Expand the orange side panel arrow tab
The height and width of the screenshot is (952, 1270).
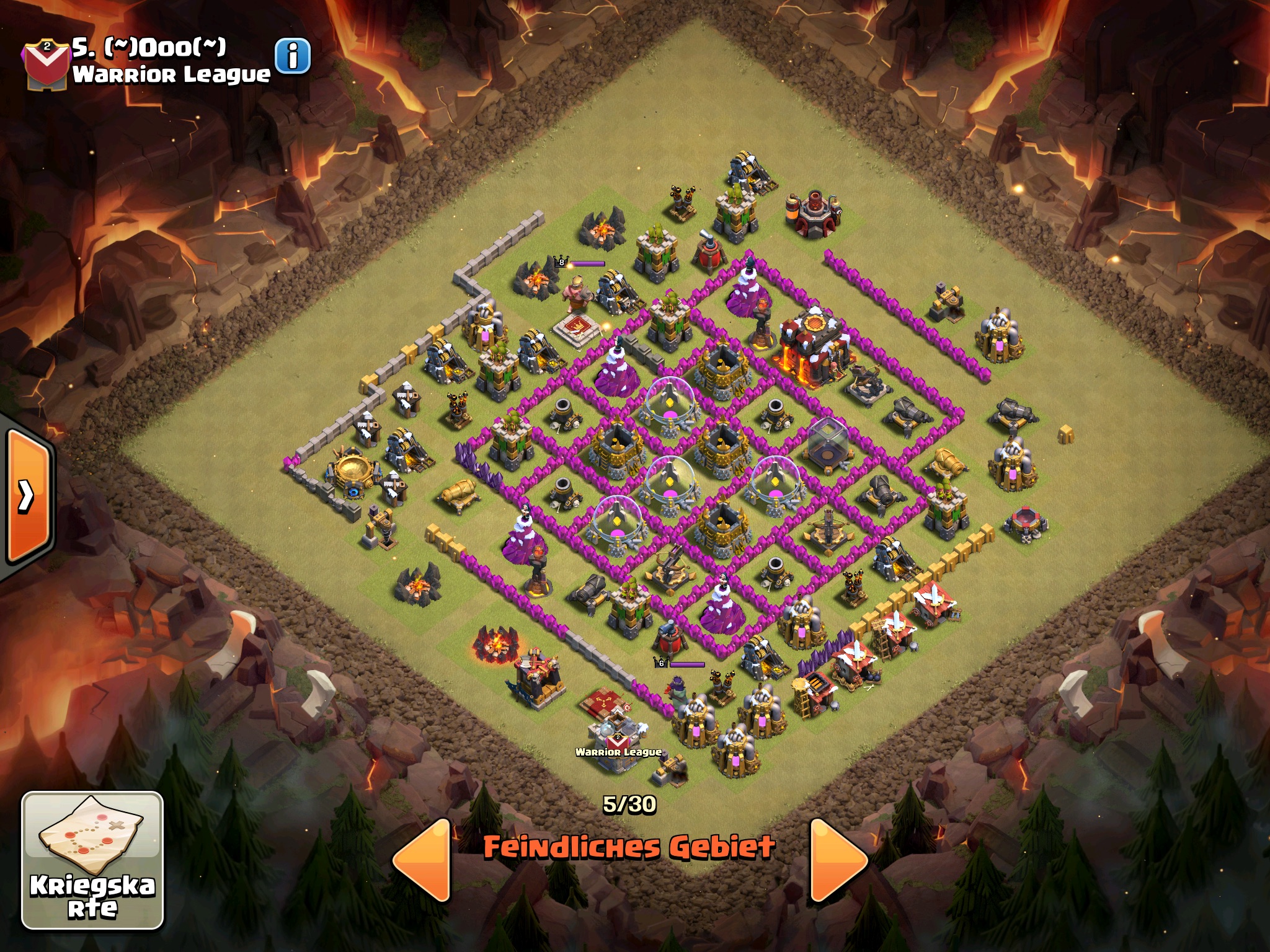tap(28, 496)
